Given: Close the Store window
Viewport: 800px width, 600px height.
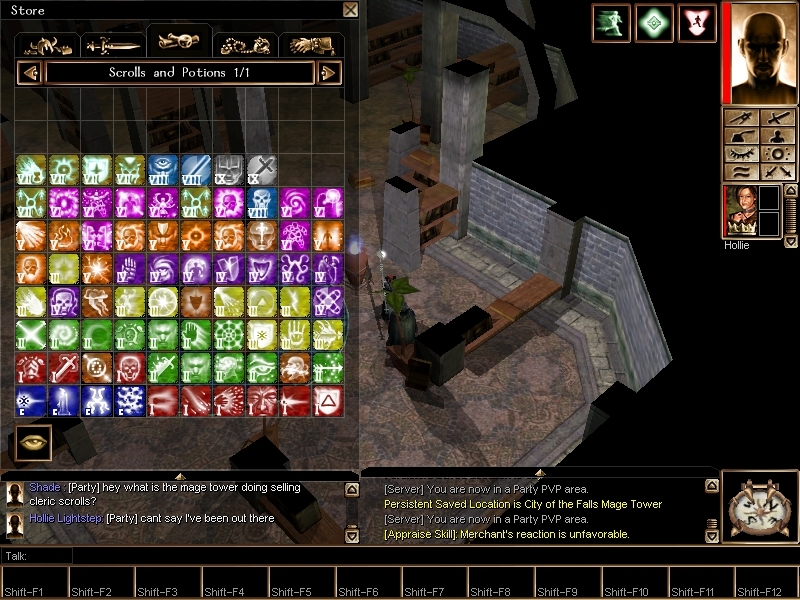Looking at the screenshot, I should [x=350, y=10].
